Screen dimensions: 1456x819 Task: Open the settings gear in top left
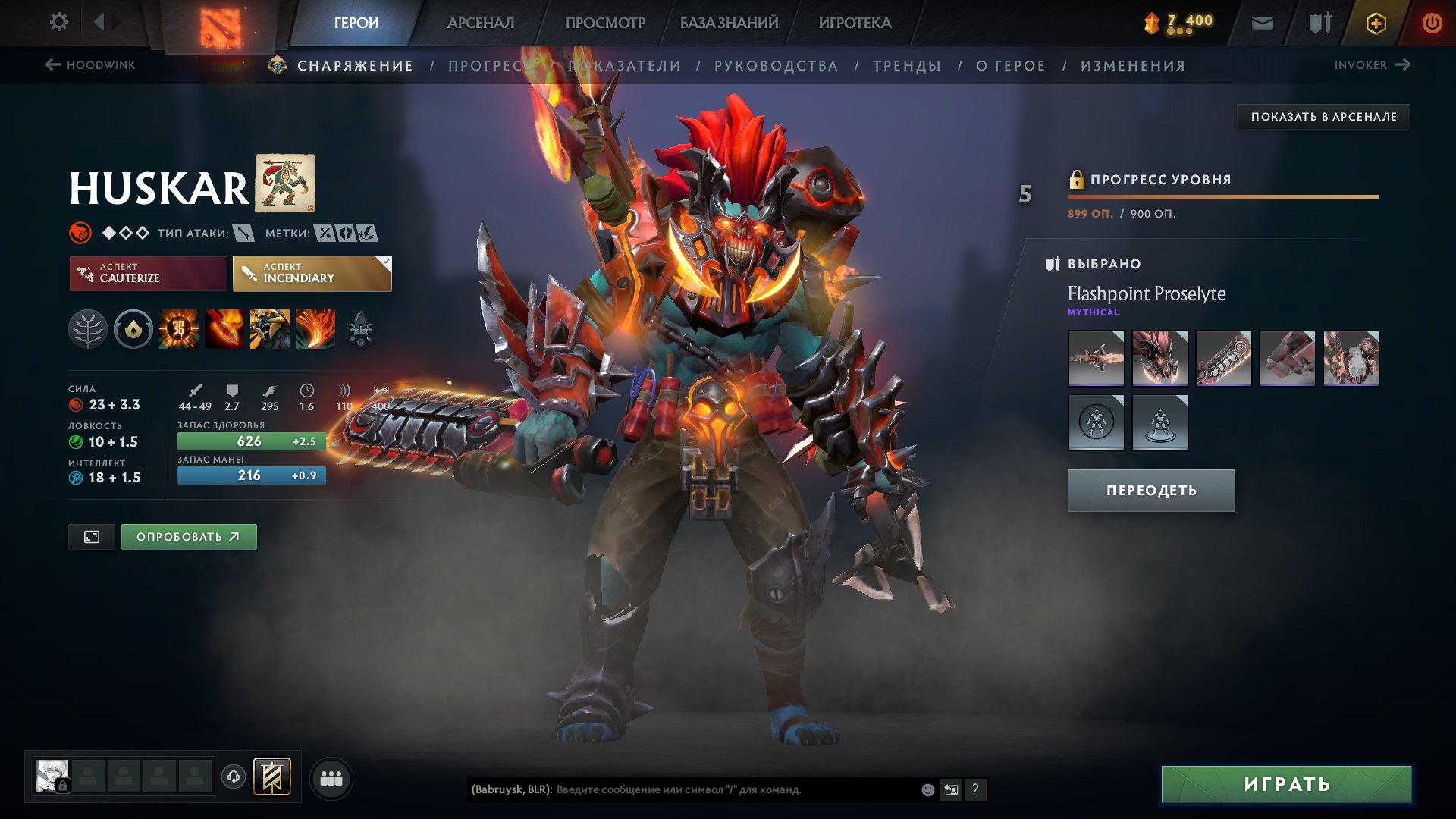tap(58, 22)
